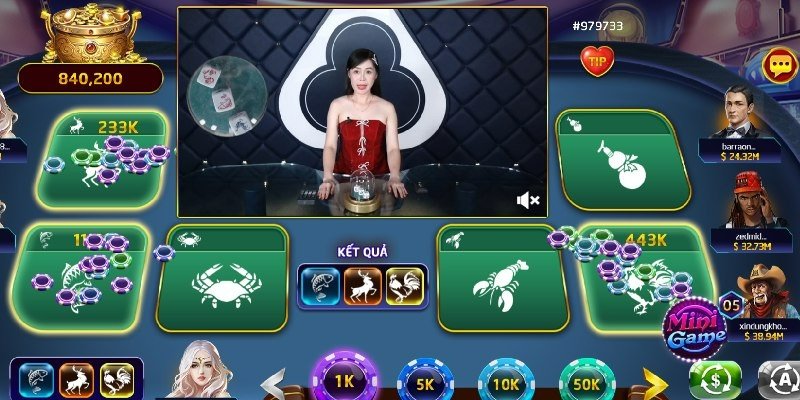Show previous chips with left arrow
Screen dimensions: 800x400
tap(274, 383)
